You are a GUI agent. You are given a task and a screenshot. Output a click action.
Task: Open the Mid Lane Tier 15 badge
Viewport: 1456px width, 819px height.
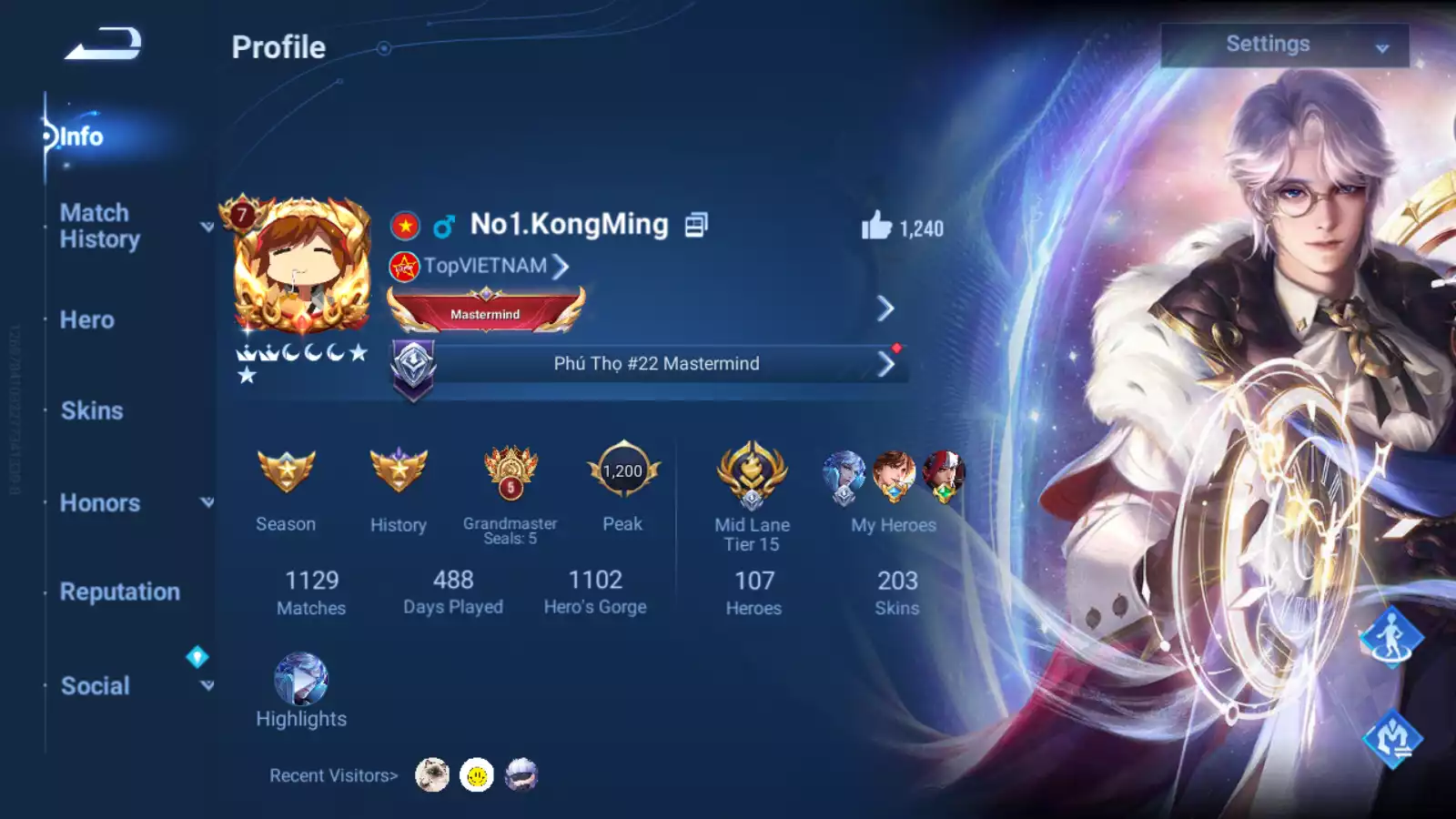tap(752, 475)
